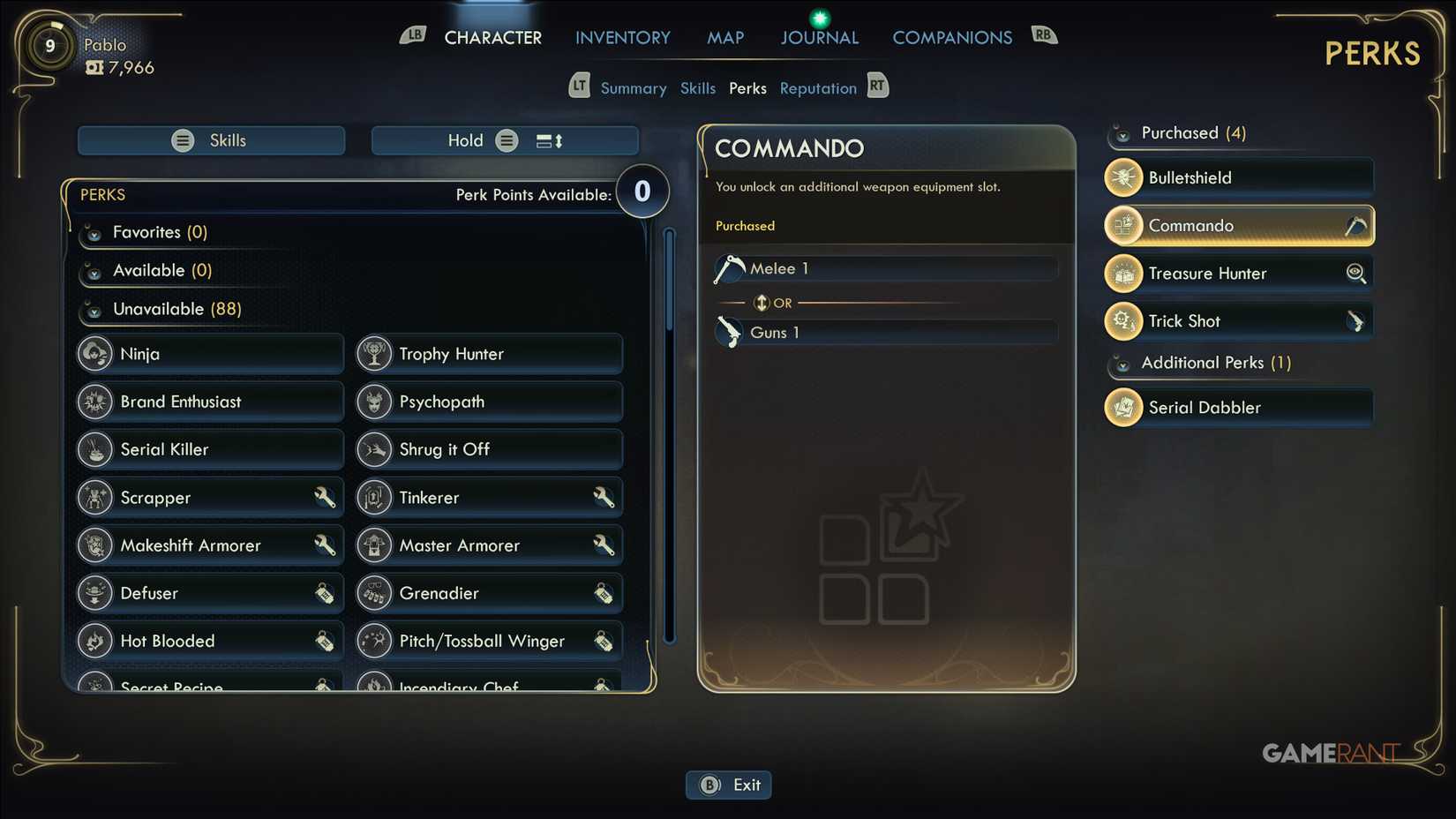This screenshot has height=819, width=1456.
Task: Click the Psychopath perk icon
Action: [374, 401]
